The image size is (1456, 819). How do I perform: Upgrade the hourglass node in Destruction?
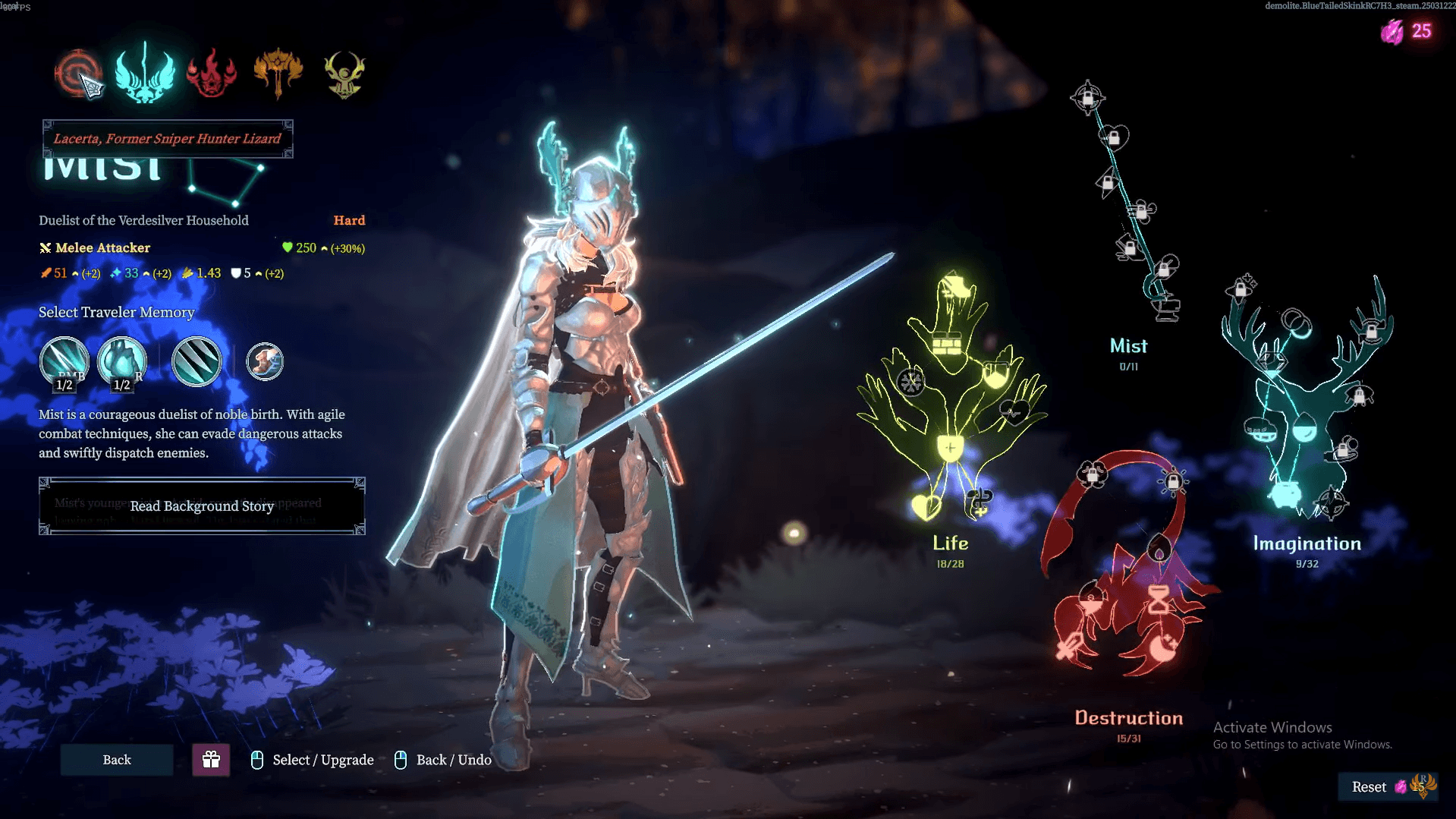1159,600
